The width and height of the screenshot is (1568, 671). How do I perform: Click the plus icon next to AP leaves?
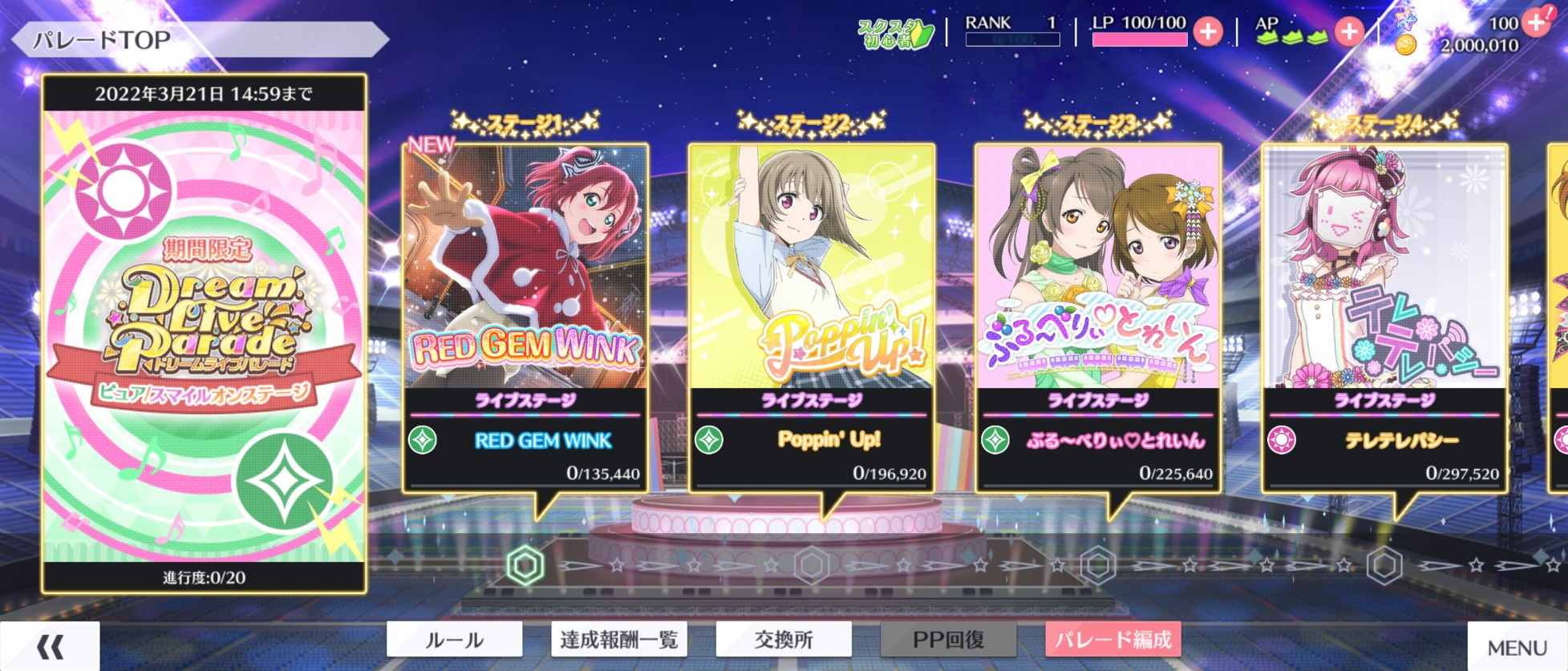point(1351,33)
